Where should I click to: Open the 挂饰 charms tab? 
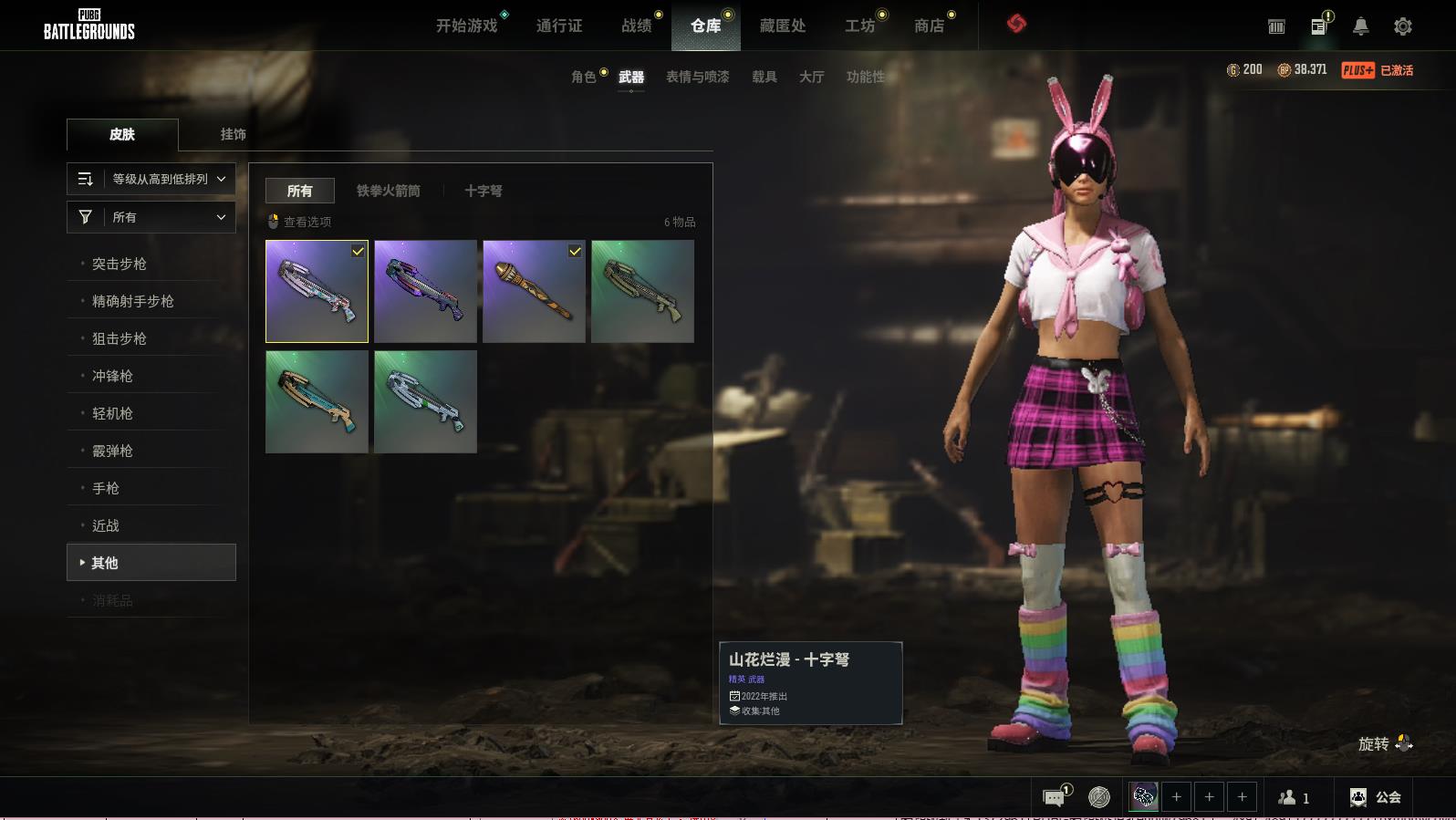click(233, 134)
